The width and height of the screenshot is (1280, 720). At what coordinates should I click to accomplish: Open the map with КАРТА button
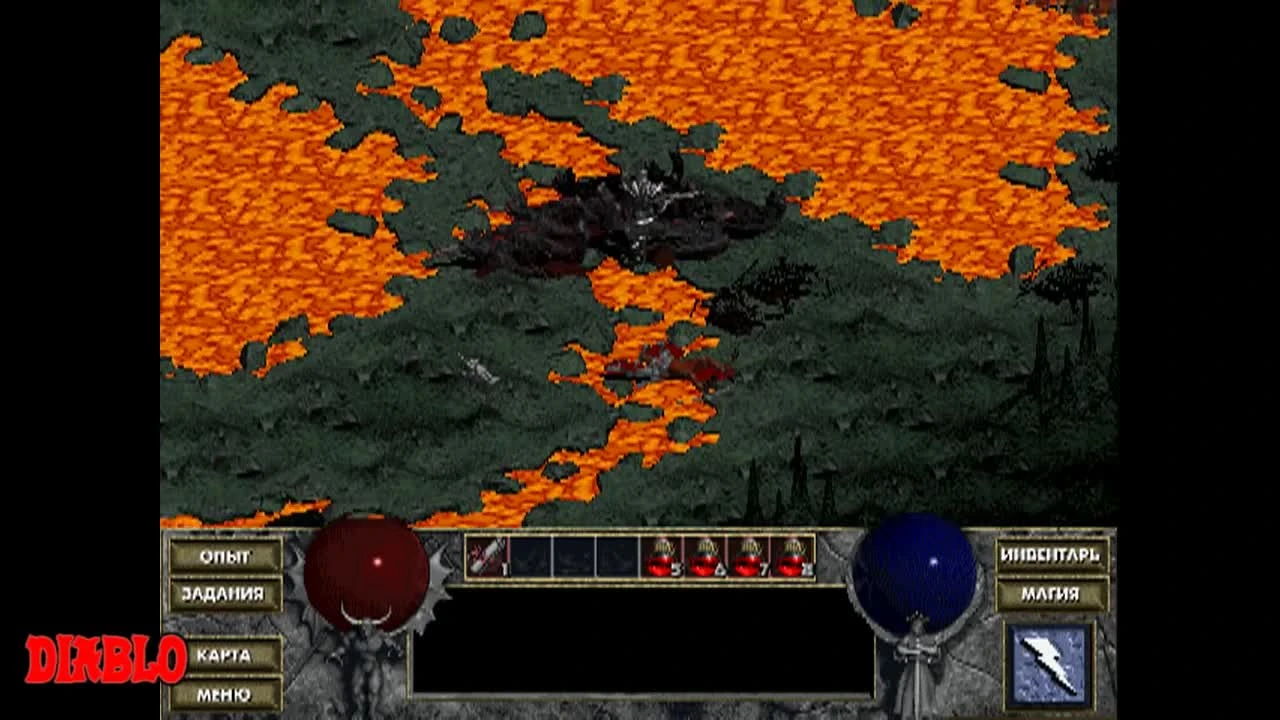point(228,656)
